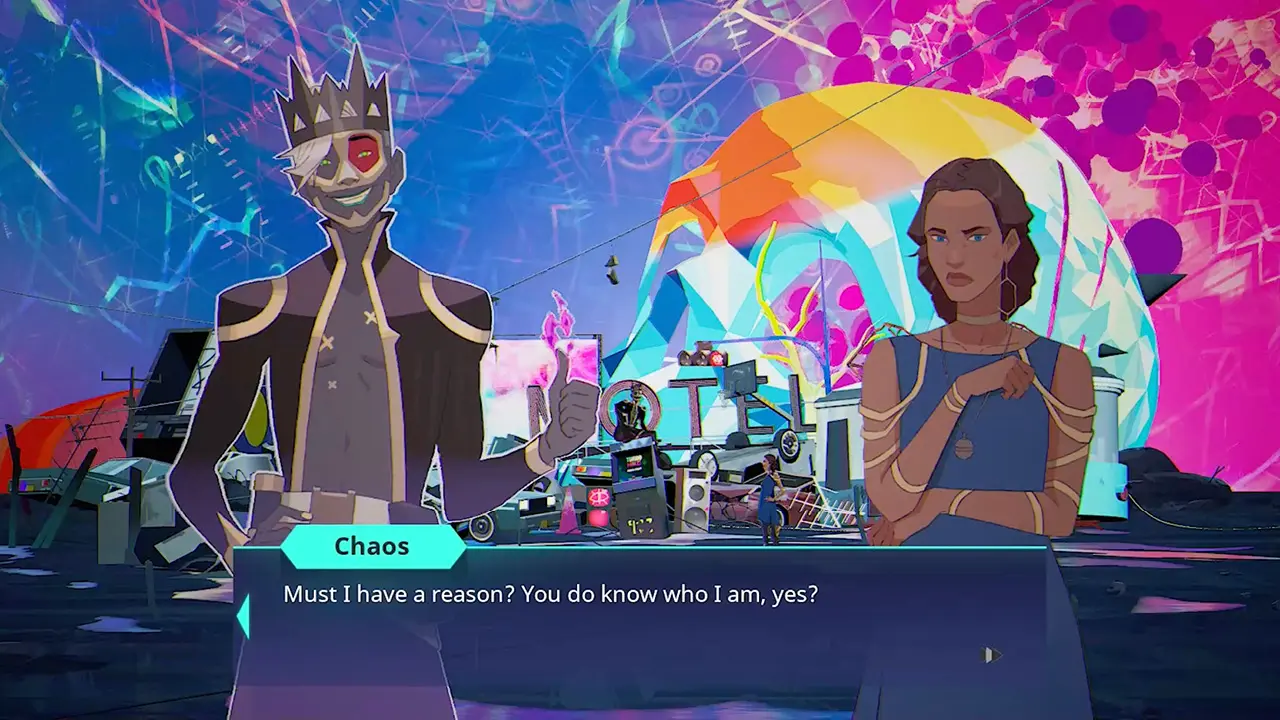Select the glowing pink sign on the arcade cabinet
This screenshot has width=1280, height=720.
(x=598, y=497)
